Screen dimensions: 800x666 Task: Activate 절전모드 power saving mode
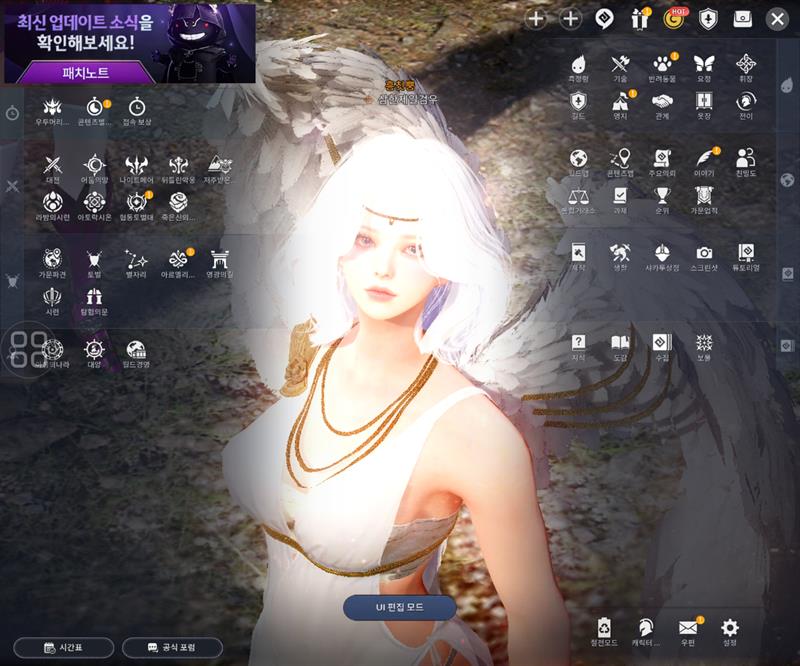tap(604, 632)
